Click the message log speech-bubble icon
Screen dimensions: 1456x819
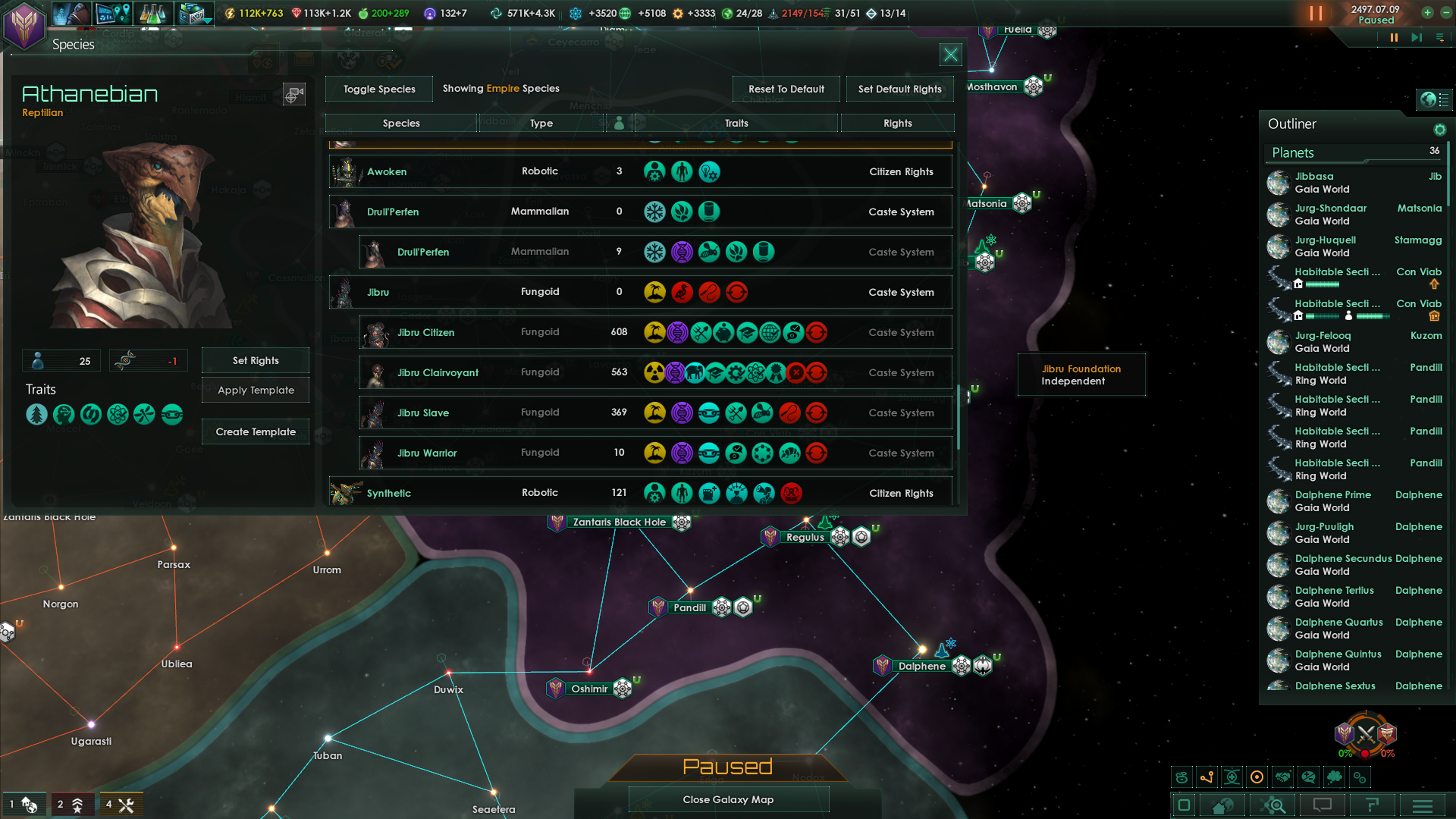pos(1322,805)
